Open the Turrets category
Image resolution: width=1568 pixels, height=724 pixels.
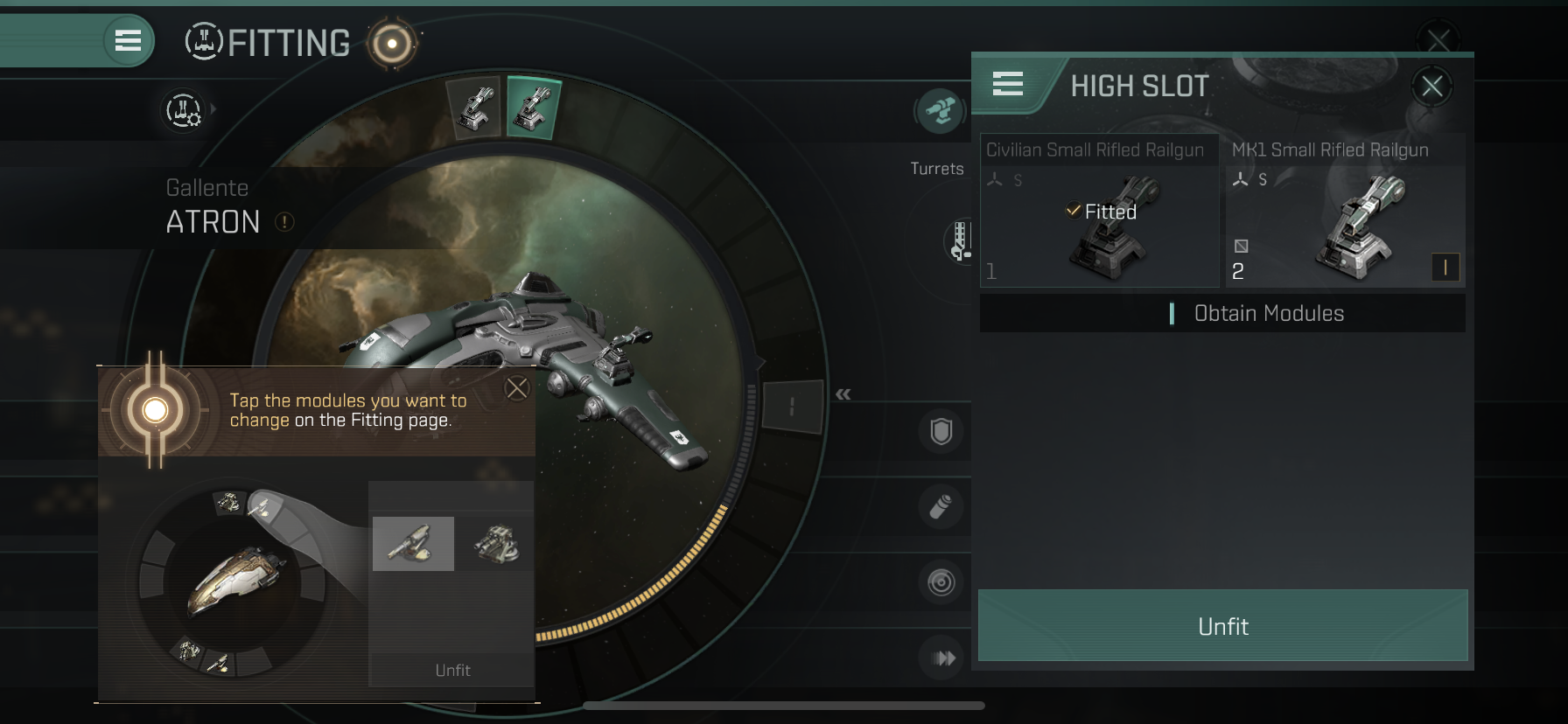click(x=940, y=112)
